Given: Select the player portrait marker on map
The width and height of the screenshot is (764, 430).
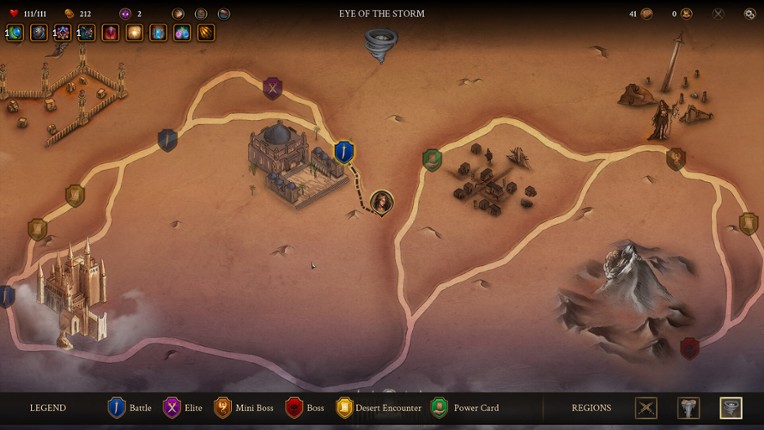Looking at the screenshot, I should [x=381, y=203].
